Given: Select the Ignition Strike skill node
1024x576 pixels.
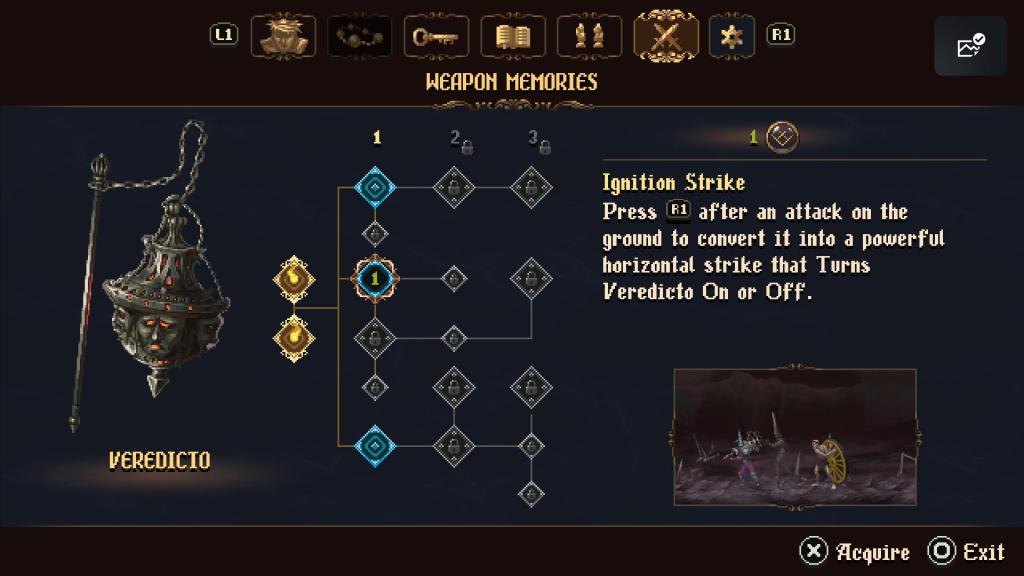Looking at the screenshot, I should [375, 279].
